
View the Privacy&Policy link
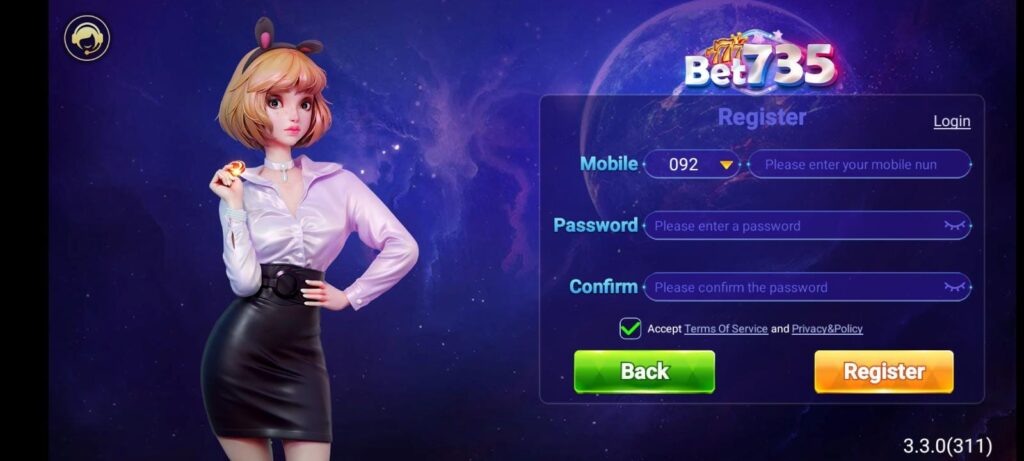tap(827, 329)
